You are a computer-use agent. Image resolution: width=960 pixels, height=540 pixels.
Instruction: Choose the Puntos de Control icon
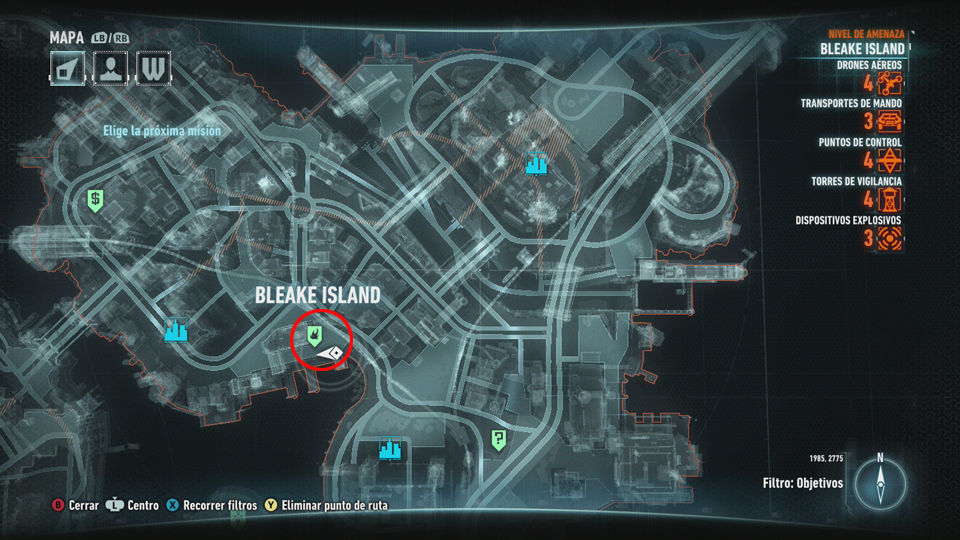tap(890, 161)
